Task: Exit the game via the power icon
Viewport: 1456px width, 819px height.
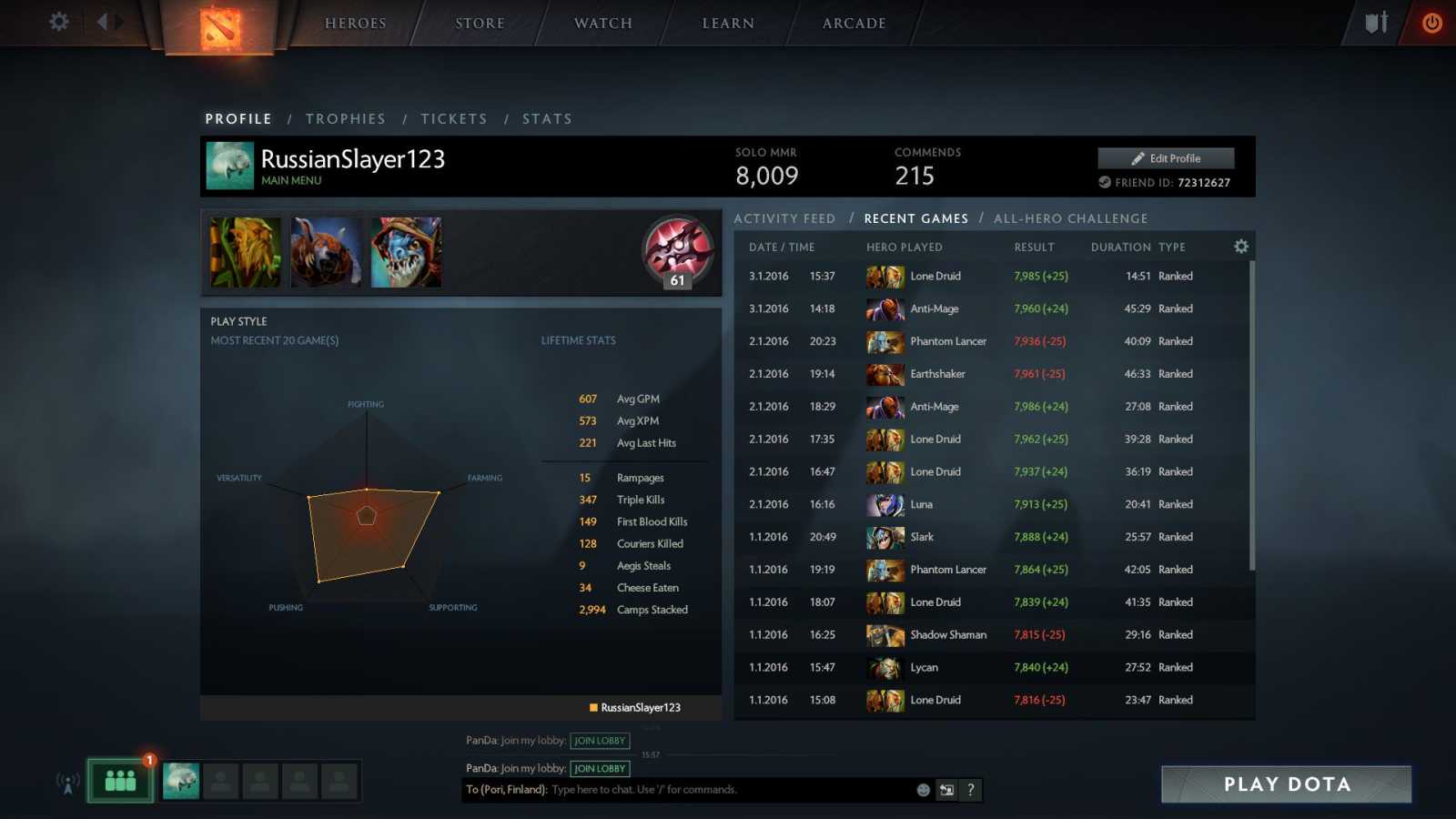Action: [1431, 25]
